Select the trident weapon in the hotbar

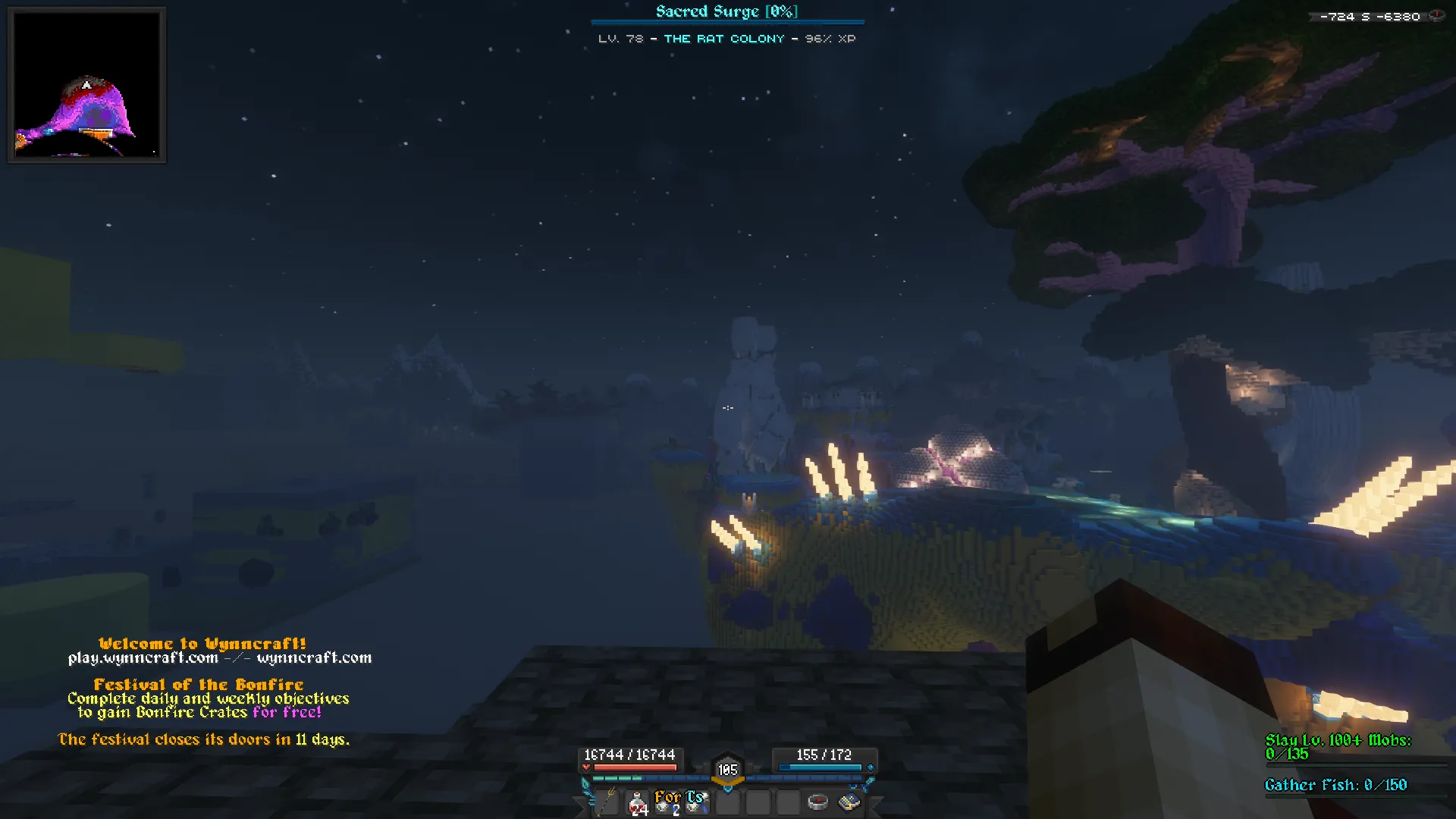coord(607,802)
